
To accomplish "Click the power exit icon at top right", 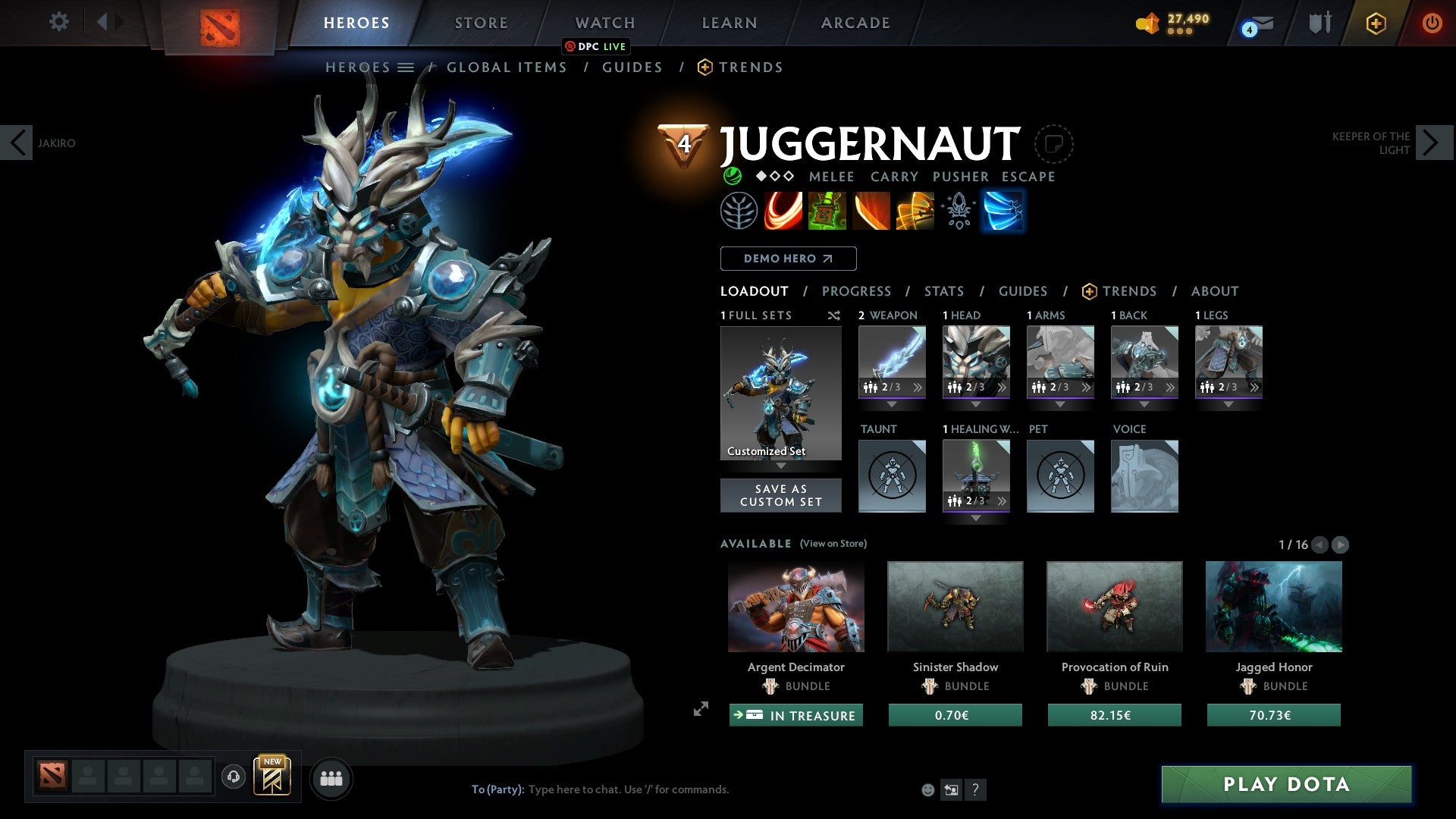I will 1432,22.
